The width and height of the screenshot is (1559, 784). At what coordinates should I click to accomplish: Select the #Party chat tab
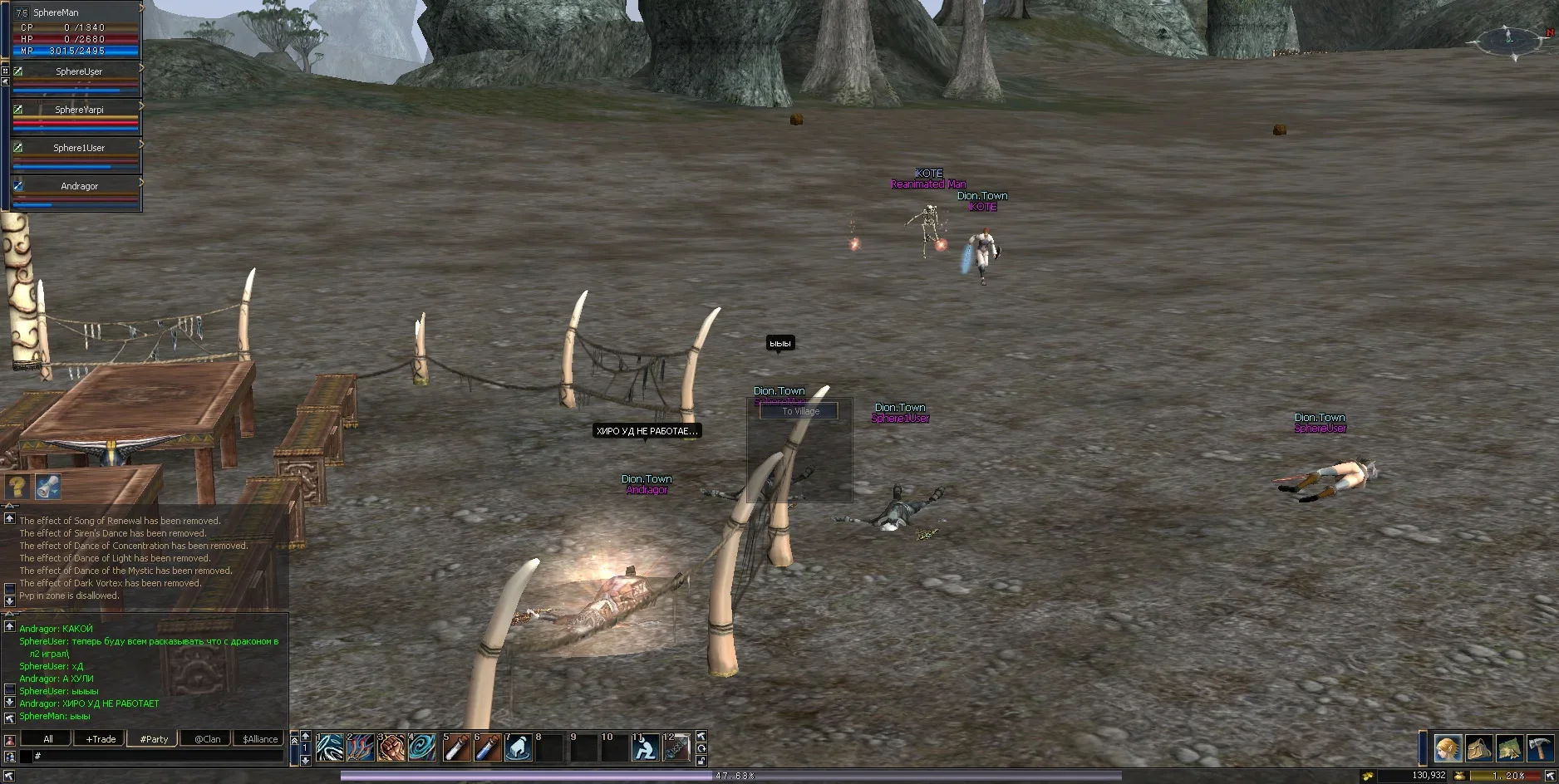coord(155,738)
